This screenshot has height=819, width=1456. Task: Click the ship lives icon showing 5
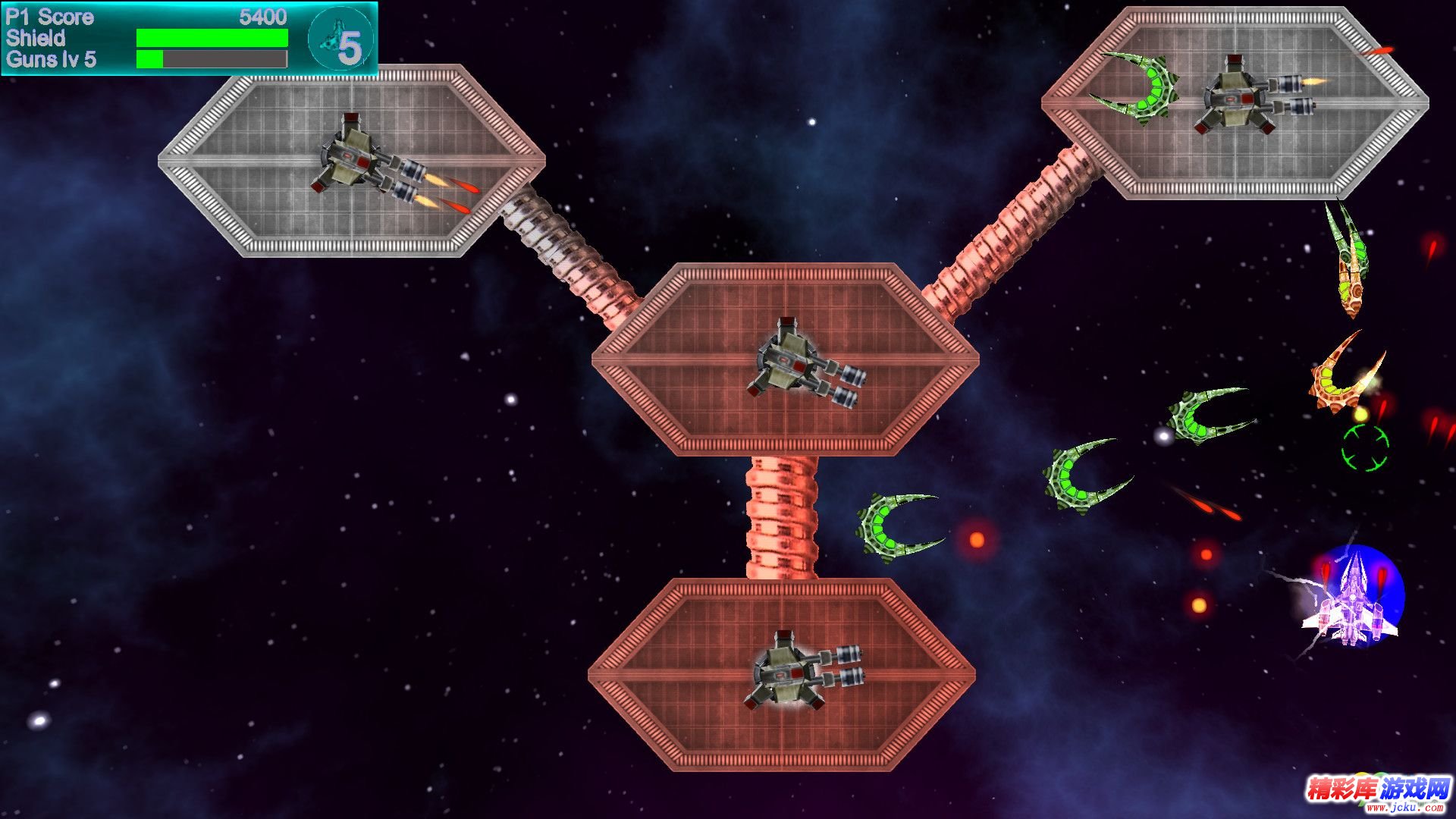coord(340,39)
